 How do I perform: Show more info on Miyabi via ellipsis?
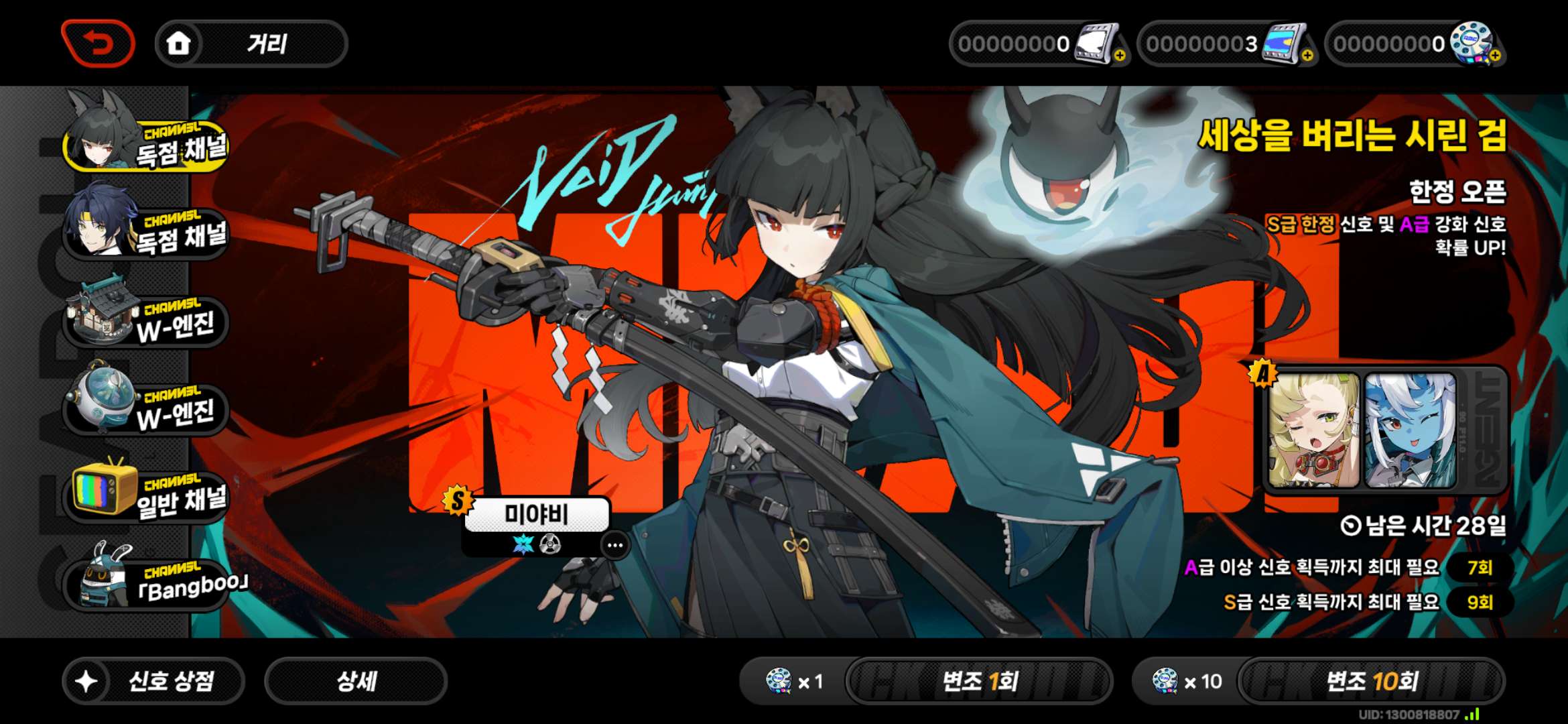click(615, 545)
